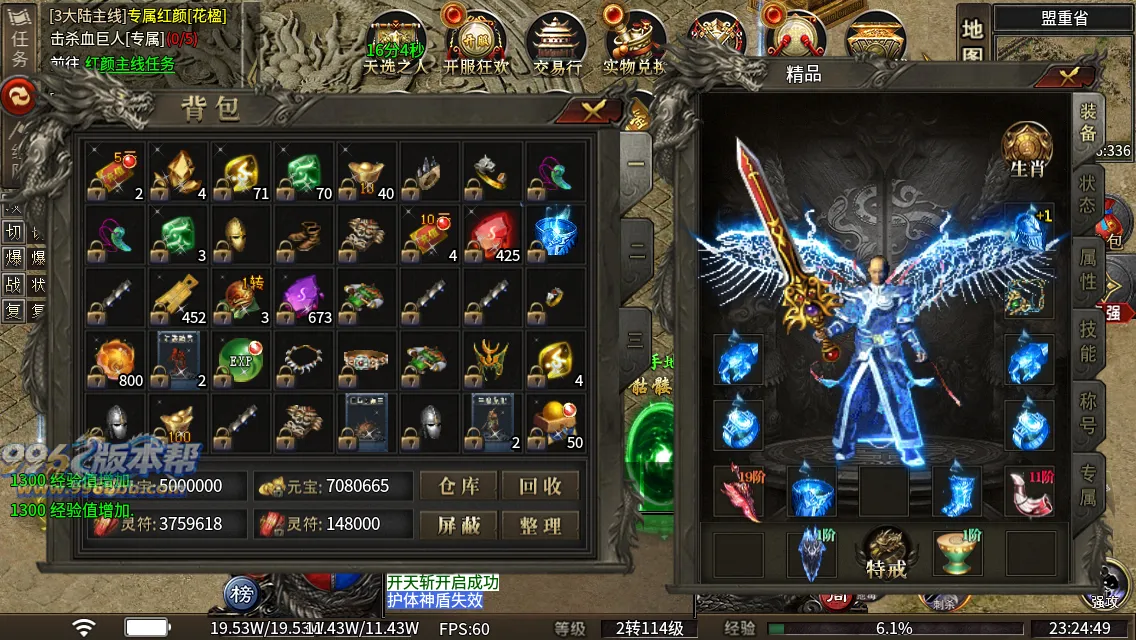The height and width of the screenshot is (640, 1136).
Task: Close the character equipment panel
Action: 1069,75
